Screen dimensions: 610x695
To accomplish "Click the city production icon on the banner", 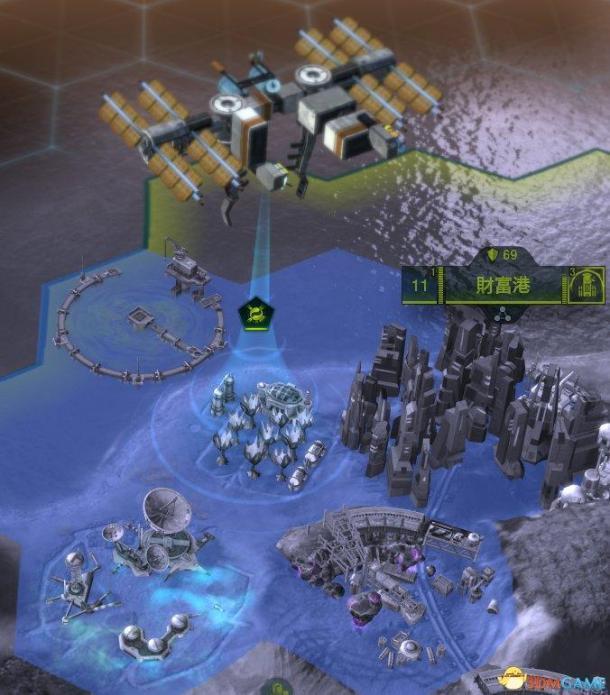I will [583, 287].
